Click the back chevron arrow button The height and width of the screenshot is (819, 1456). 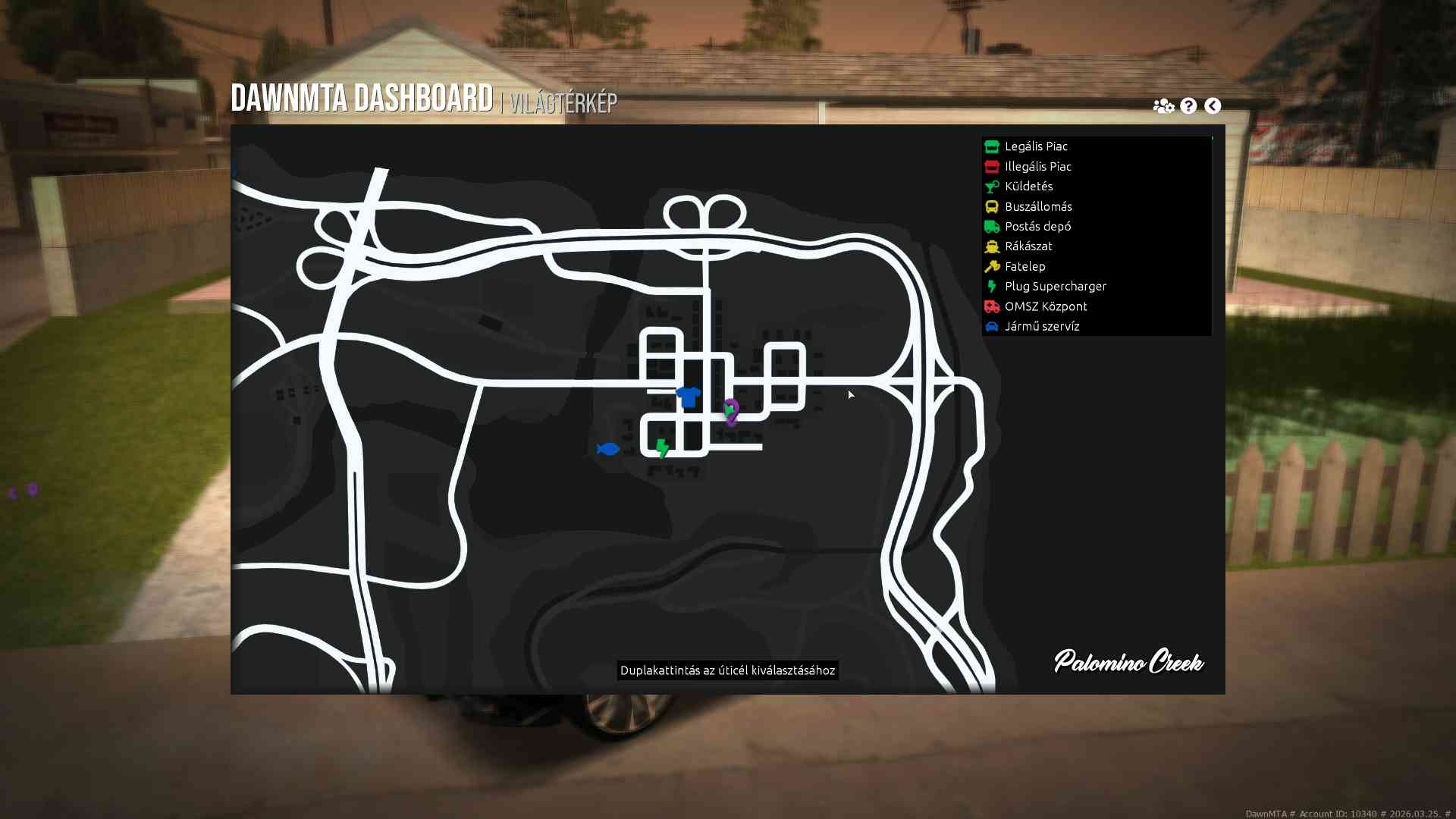click(1213, 106)
